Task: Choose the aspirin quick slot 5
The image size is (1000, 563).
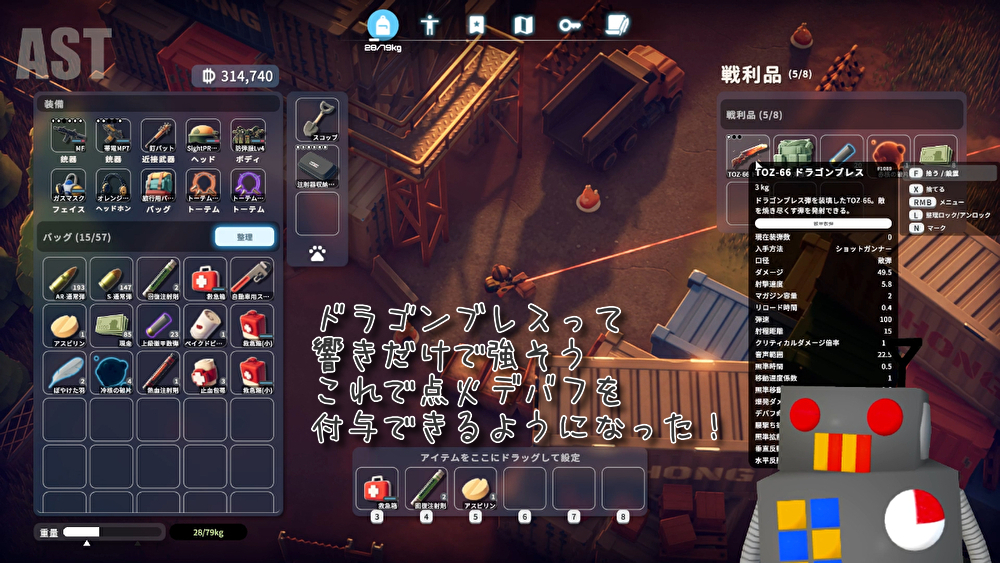Action: point(475,490)
